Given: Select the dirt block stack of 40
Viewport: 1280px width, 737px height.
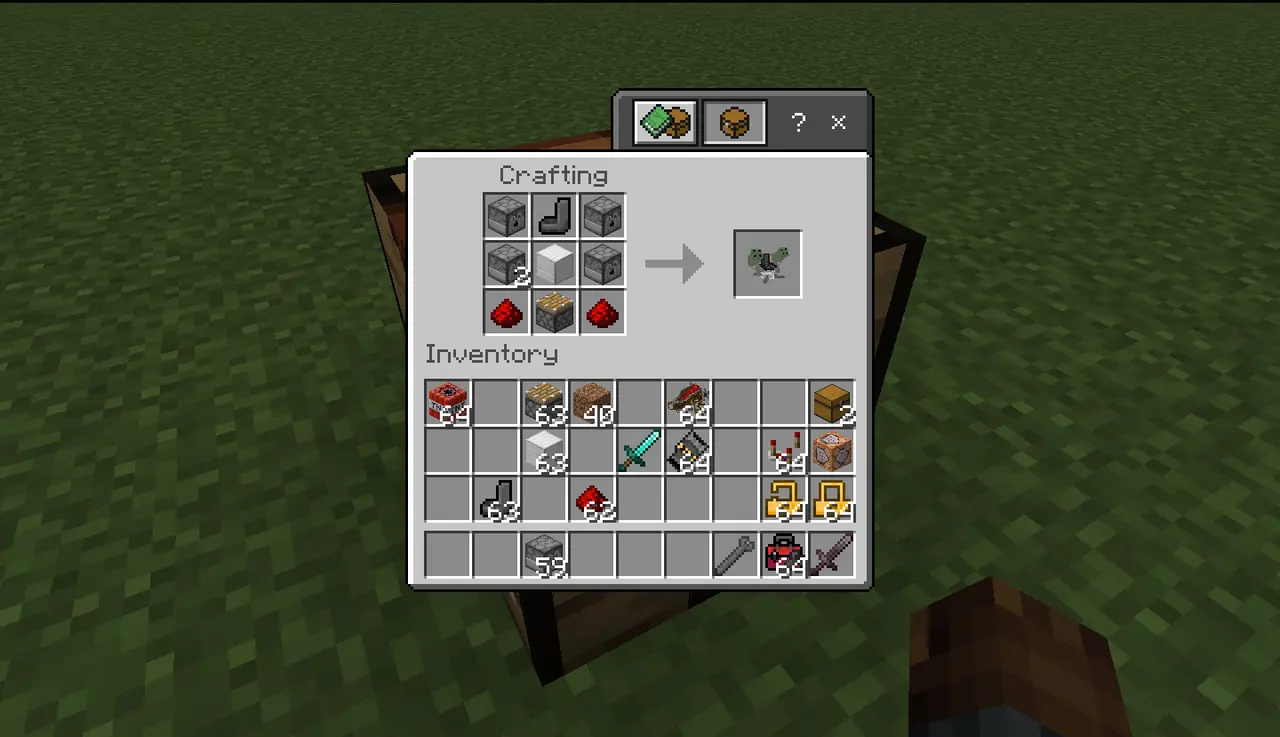Looking at the screenshot, I should 592,402.
